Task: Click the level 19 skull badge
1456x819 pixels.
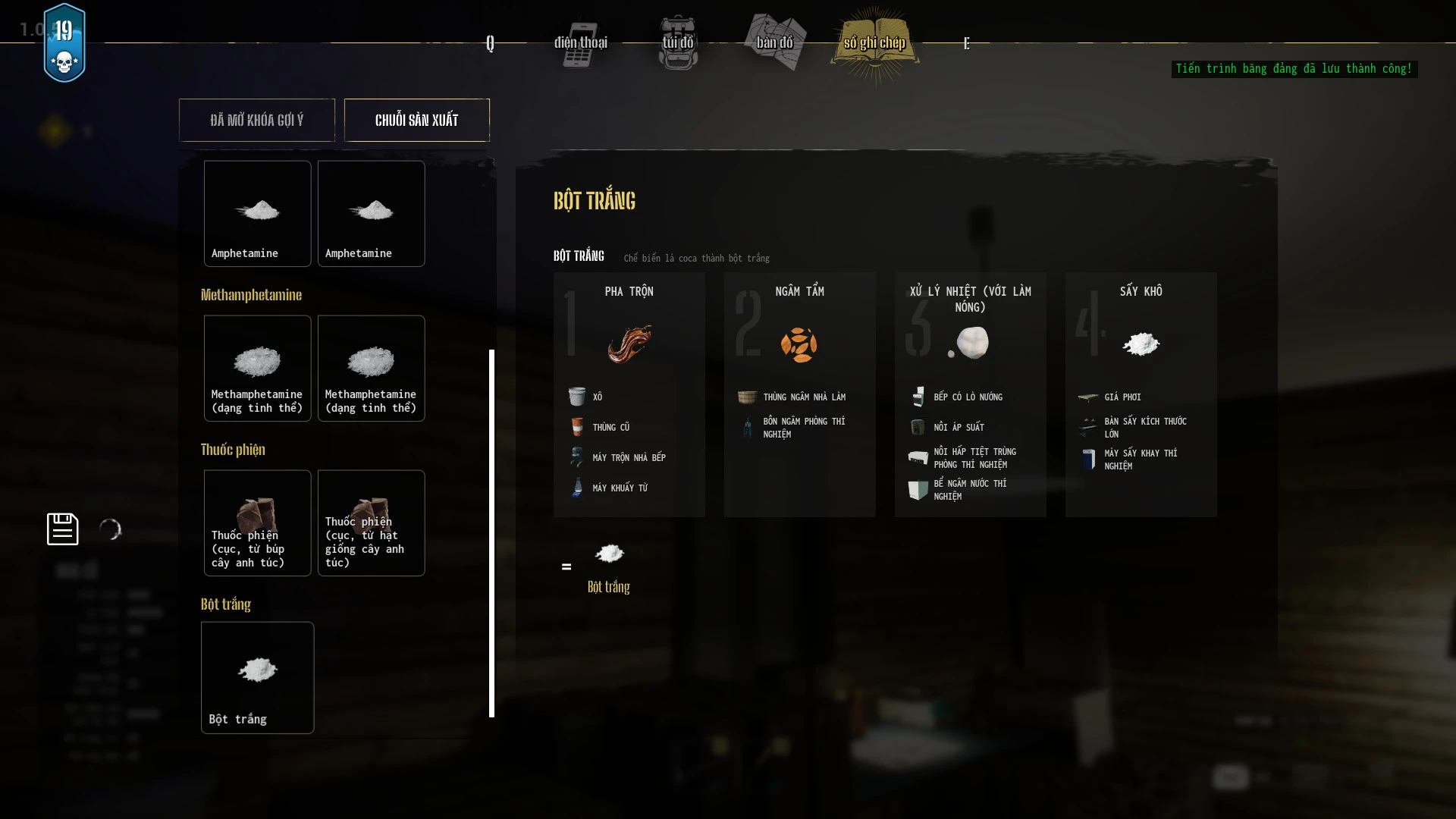Action: (64, 43)
